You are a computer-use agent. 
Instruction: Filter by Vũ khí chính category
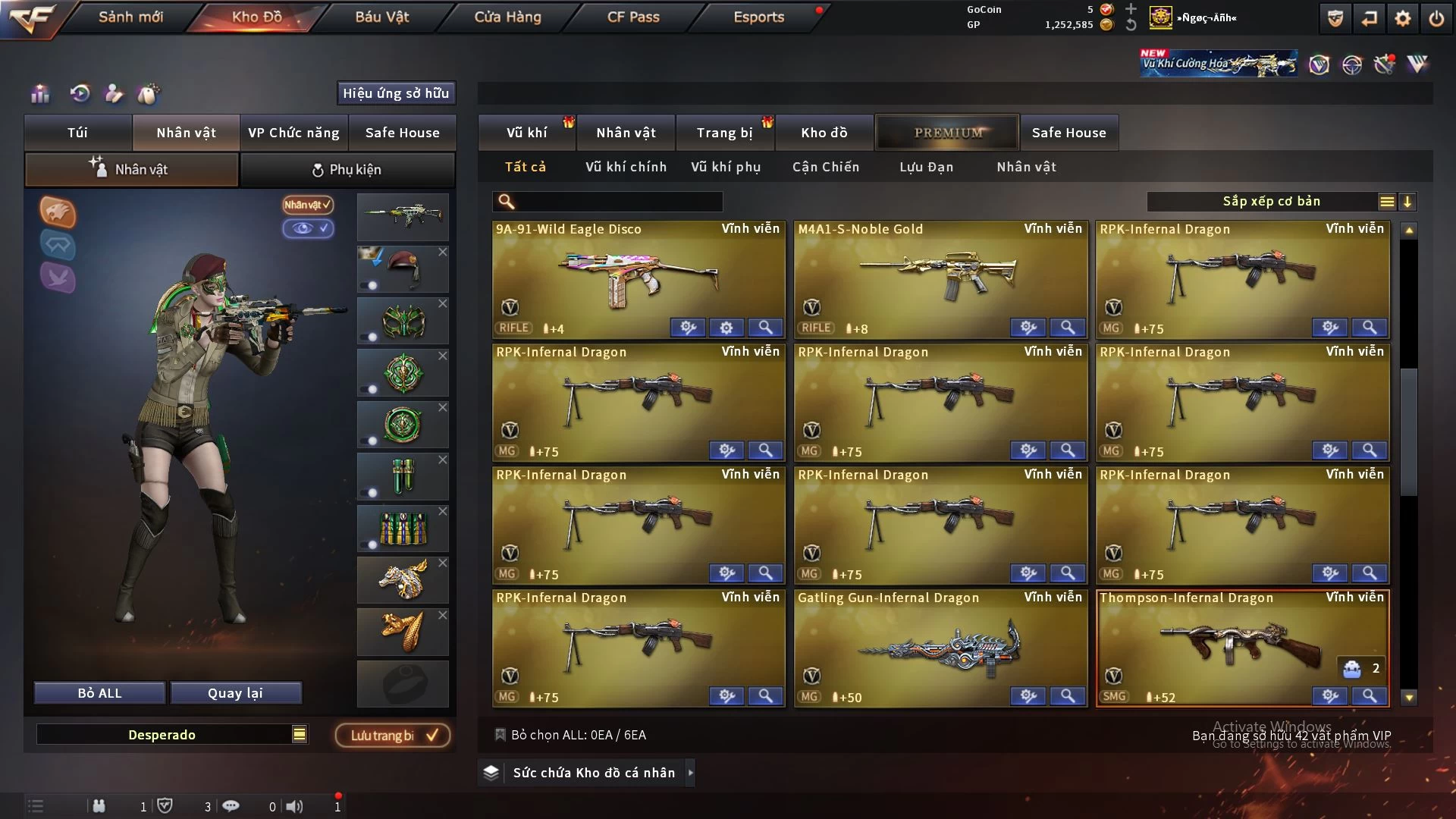tap(626, 167)
